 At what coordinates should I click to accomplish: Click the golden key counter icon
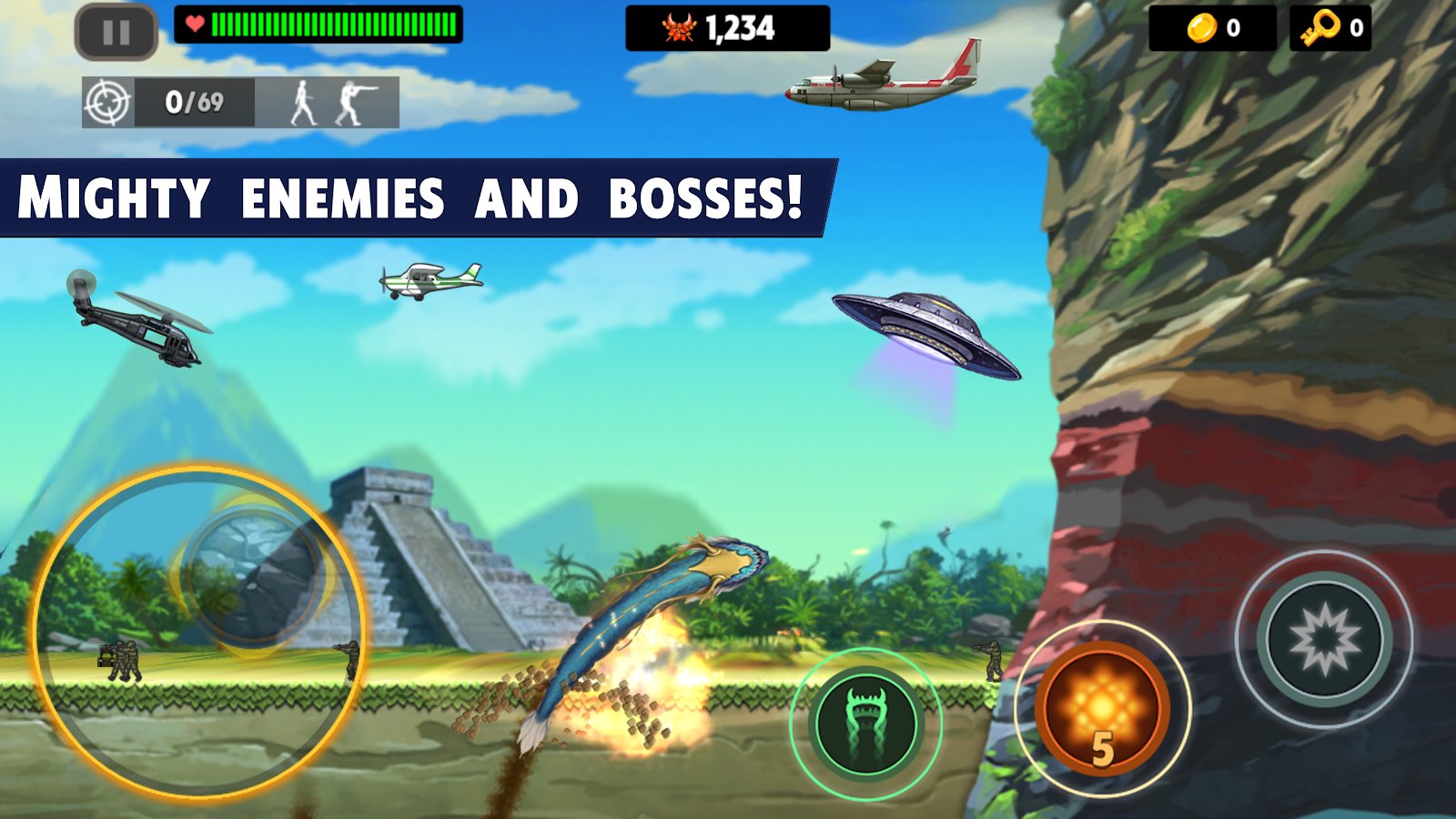[x=1321, y=28]
